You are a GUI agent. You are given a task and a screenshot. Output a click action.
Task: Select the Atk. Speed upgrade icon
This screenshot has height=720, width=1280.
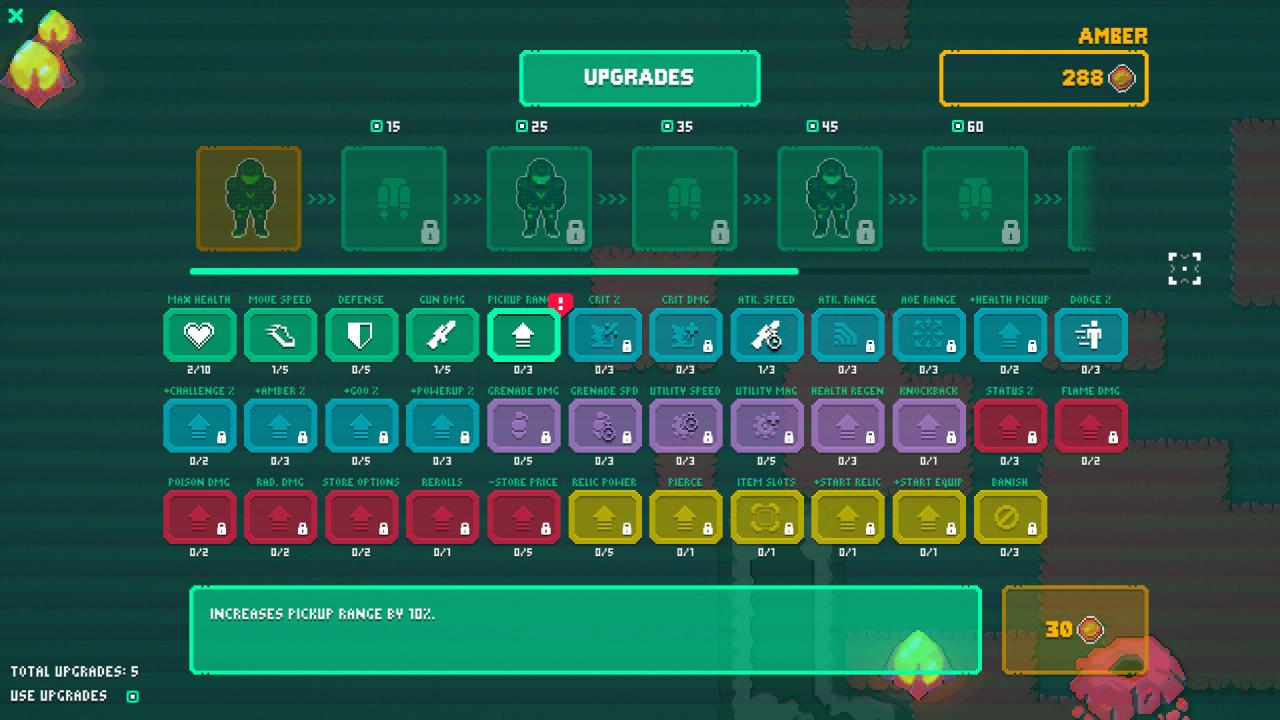(x=767, y=335)
